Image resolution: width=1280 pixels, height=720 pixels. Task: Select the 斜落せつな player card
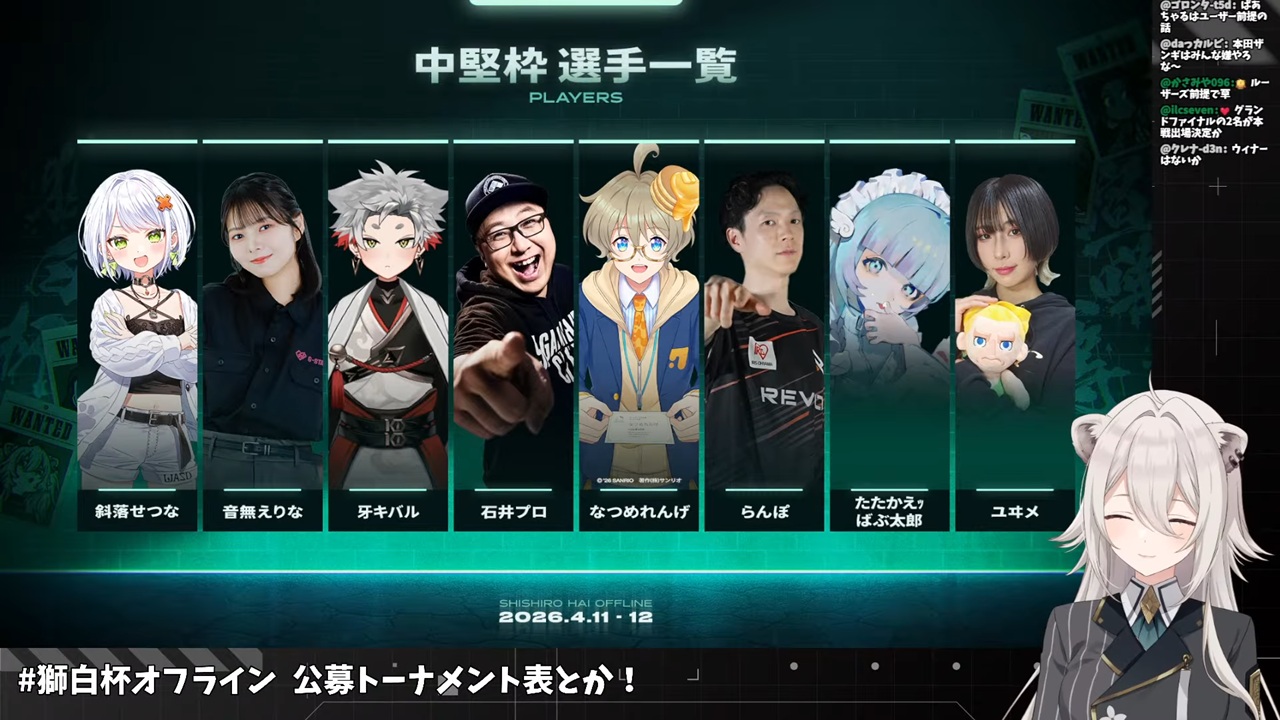(137, 335)
